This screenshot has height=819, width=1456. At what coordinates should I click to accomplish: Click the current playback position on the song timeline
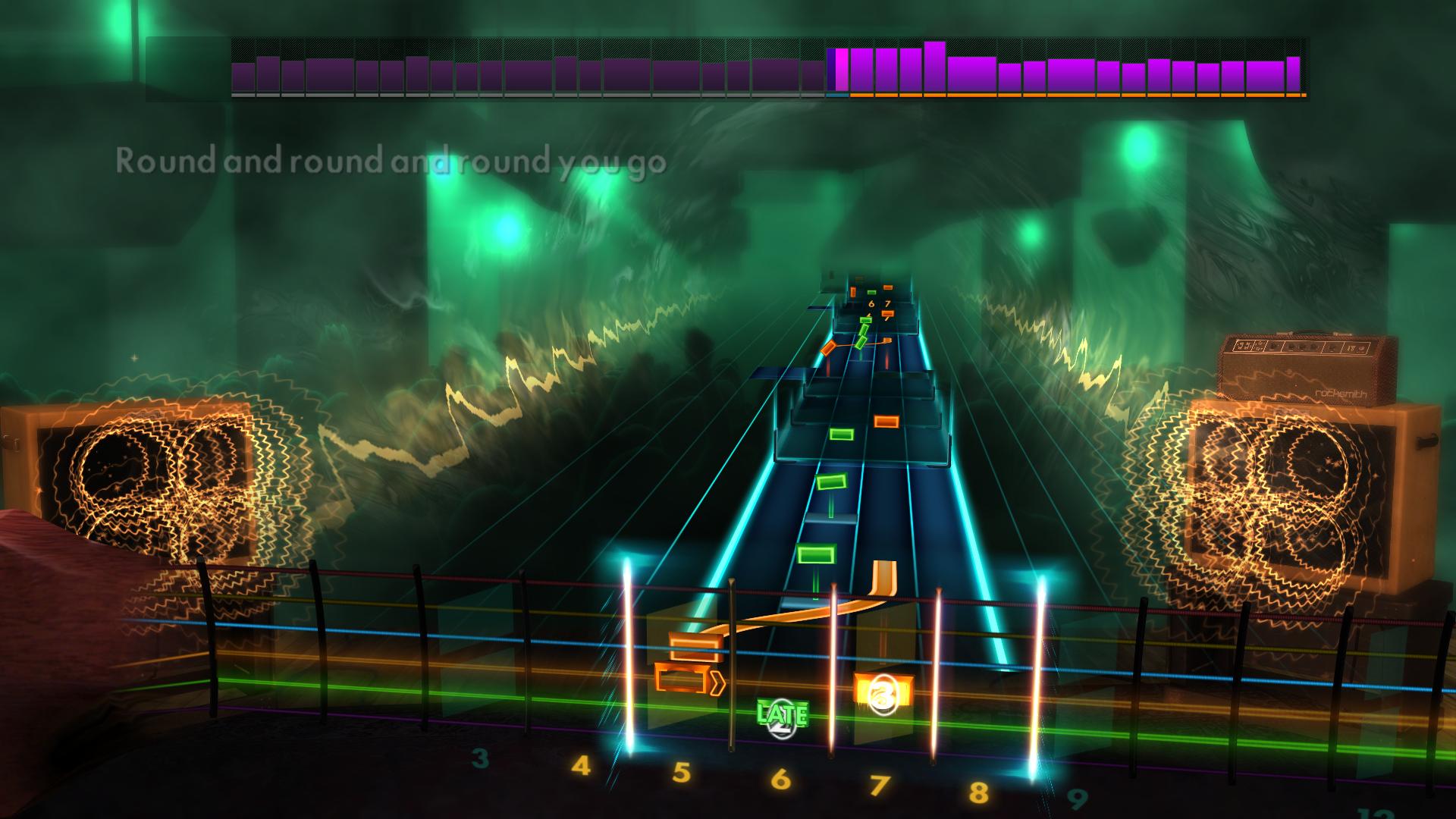click(836, 72)
